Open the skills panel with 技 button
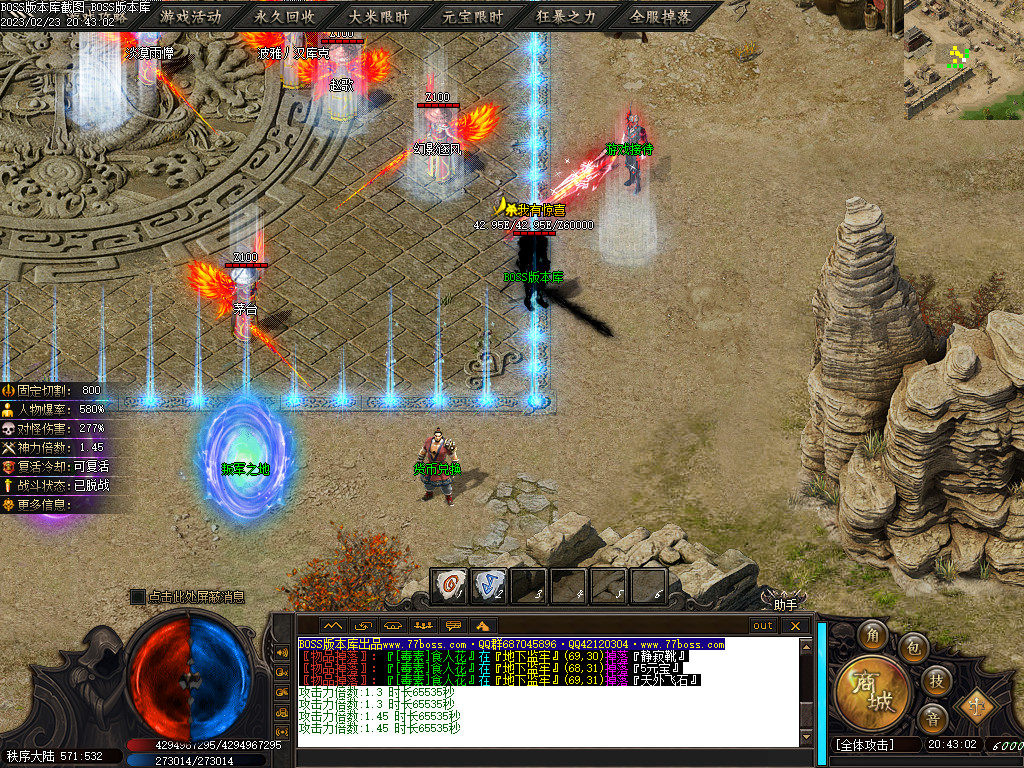This screenshot has width=1024, height=768. (936, 680)
